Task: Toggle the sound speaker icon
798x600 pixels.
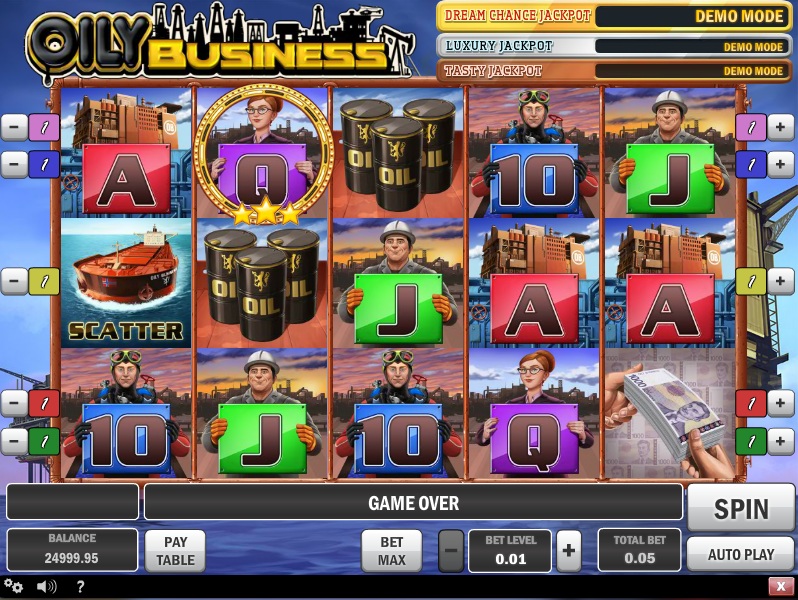Action: pos(46,587)
